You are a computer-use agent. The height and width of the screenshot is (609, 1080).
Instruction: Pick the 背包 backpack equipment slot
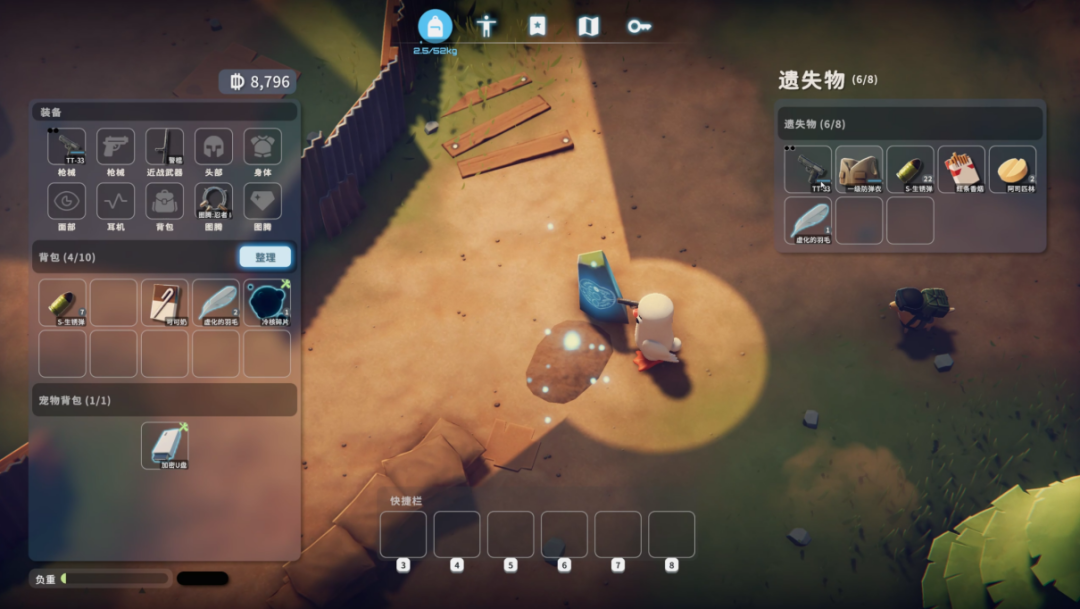tap(165, 201)
